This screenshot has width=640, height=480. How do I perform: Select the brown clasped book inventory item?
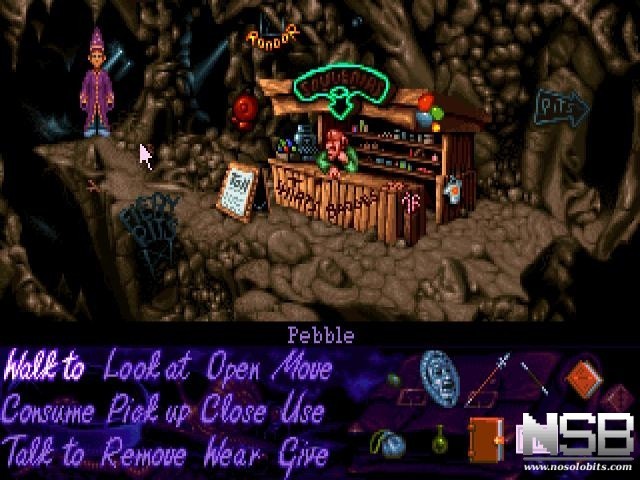point(485,439)
